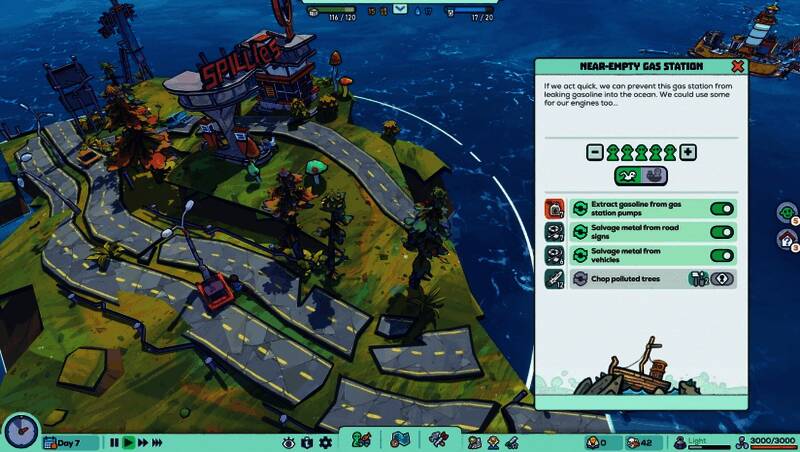Pause the game speed
The width and height of the screenshot is (800, 452).
114,442
